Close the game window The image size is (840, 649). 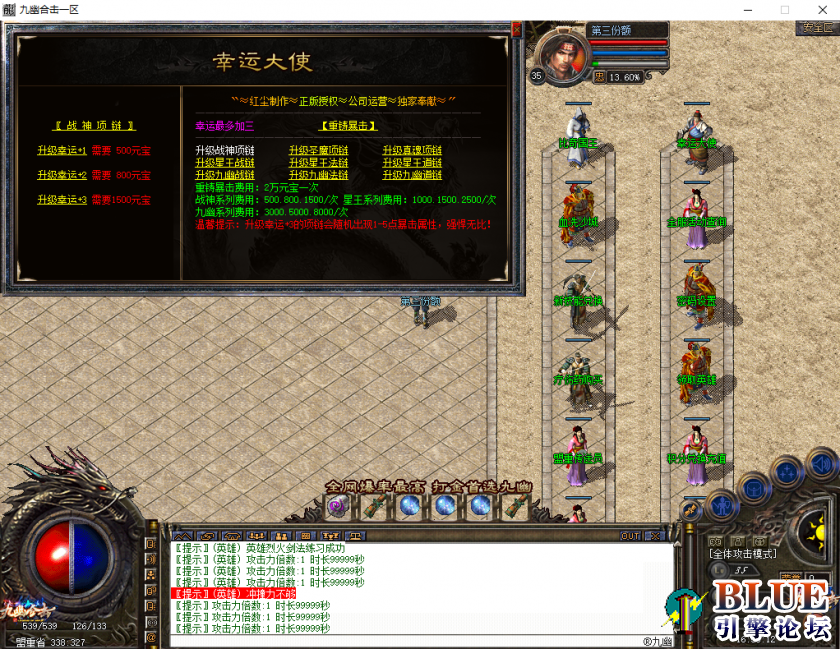click(x=817, y=9)
